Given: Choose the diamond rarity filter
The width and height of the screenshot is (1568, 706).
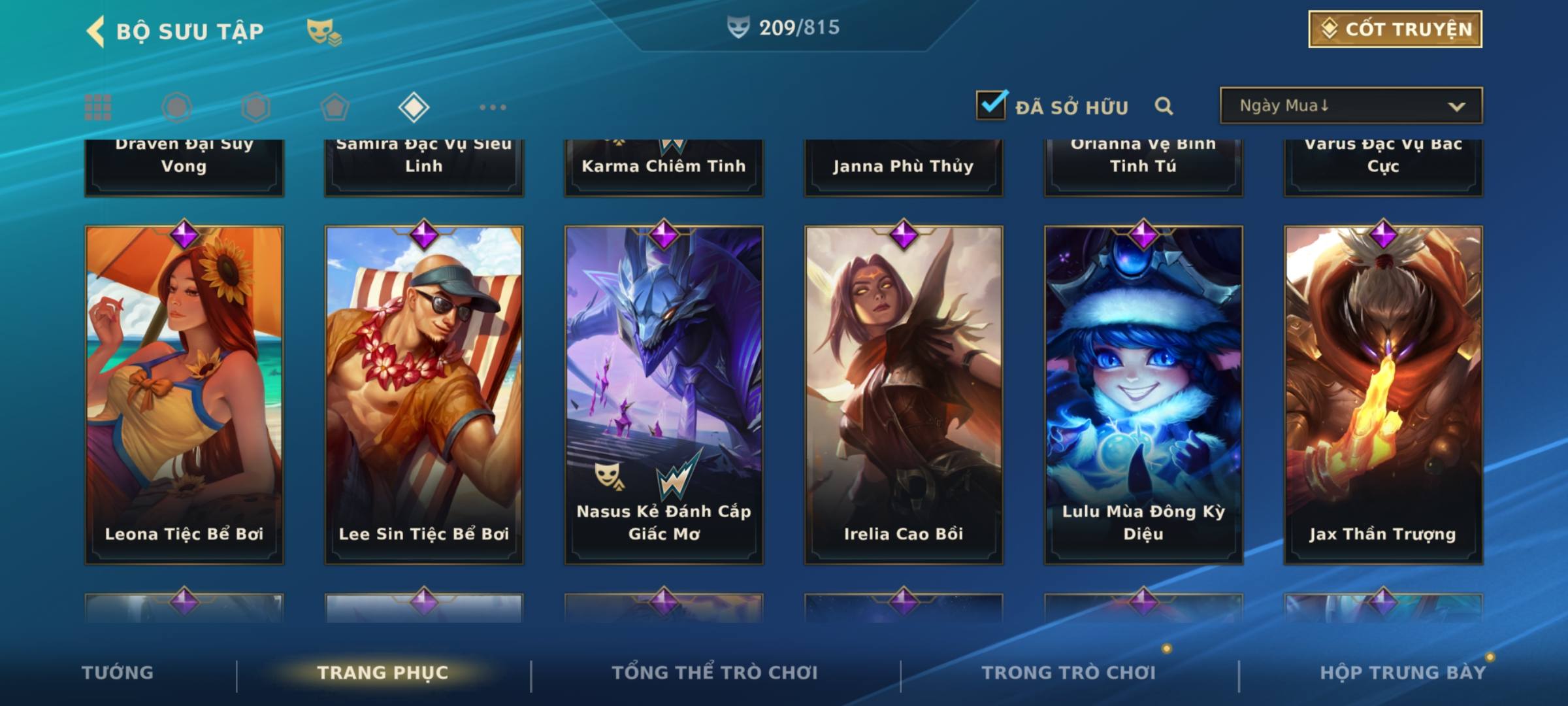Looking at the screenshot, I should click(x=414, y=107).
